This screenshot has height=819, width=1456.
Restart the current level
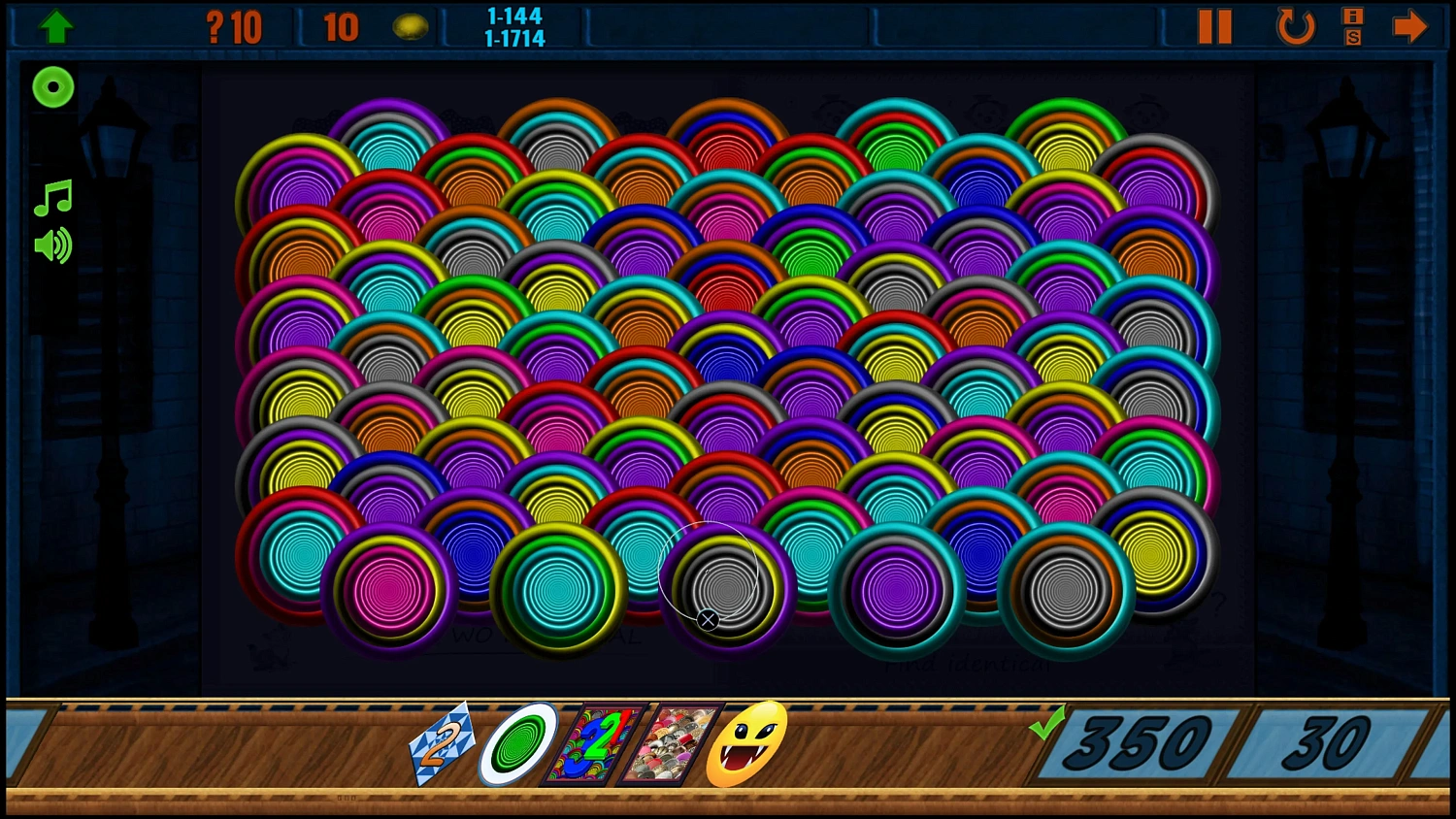coord(1295,25)
